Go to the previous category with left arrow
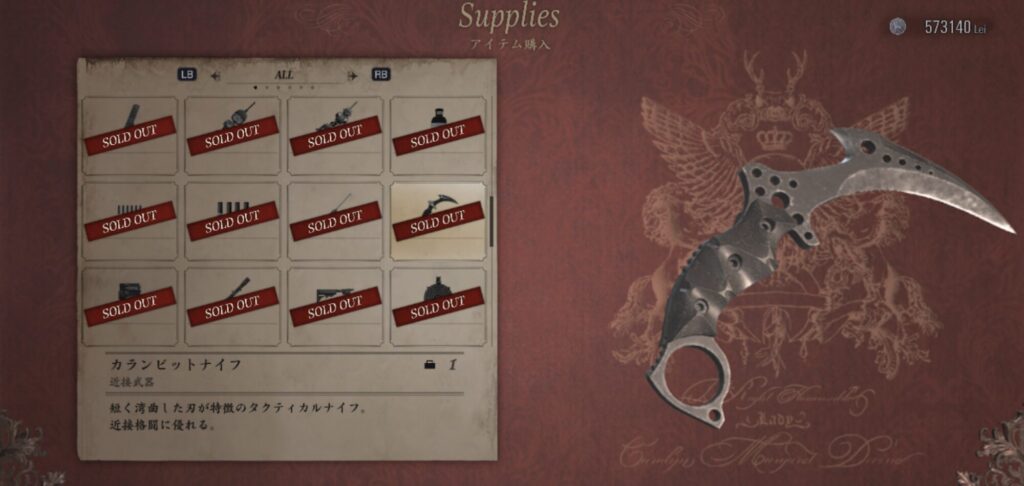 click(215, 74)
